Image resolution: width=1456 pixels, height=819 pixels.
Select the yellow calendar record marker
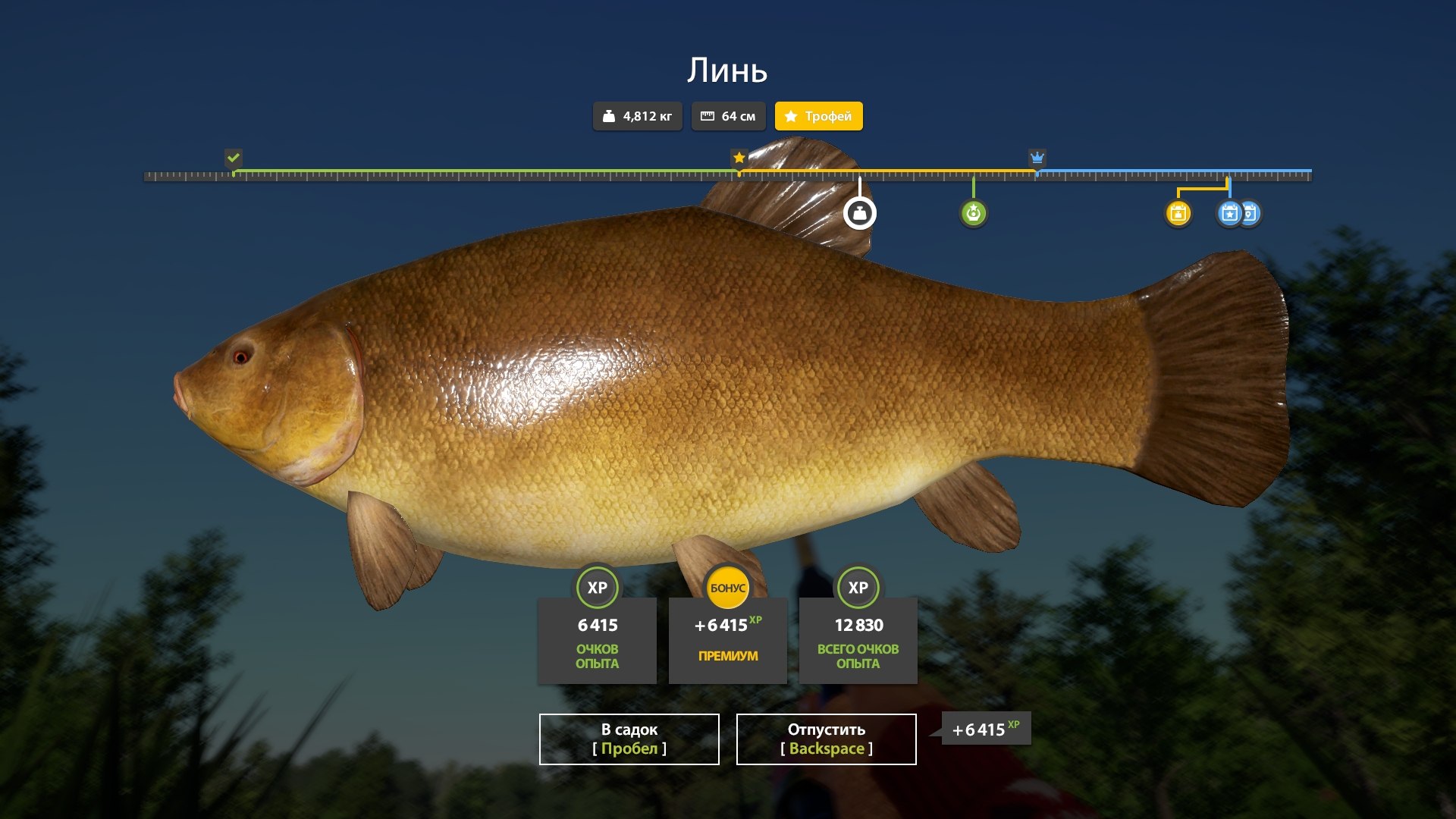tap(1178, 213)
